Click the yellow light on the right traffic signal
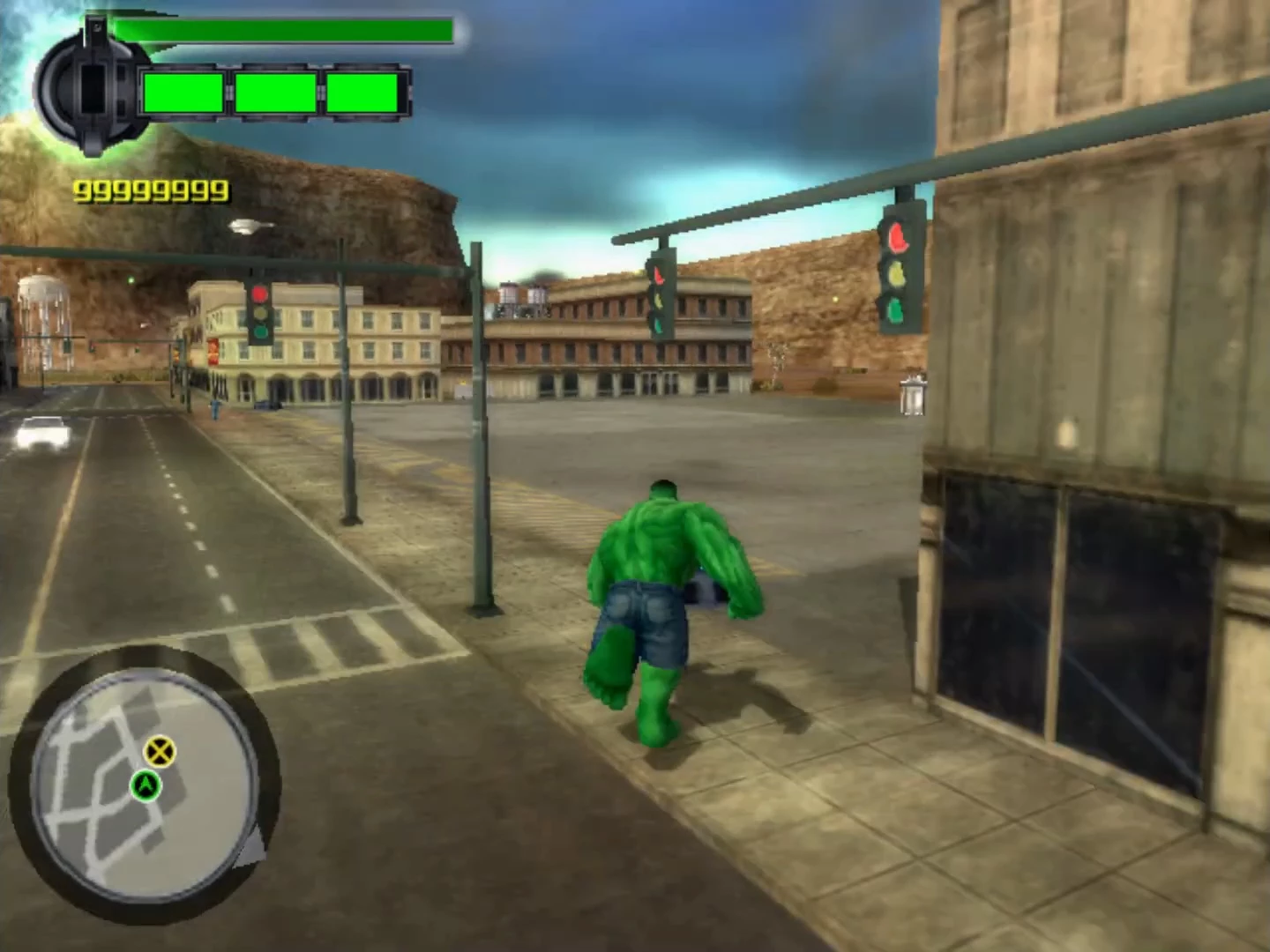This screenshot has width=1270, height=952. coord(896,274)
